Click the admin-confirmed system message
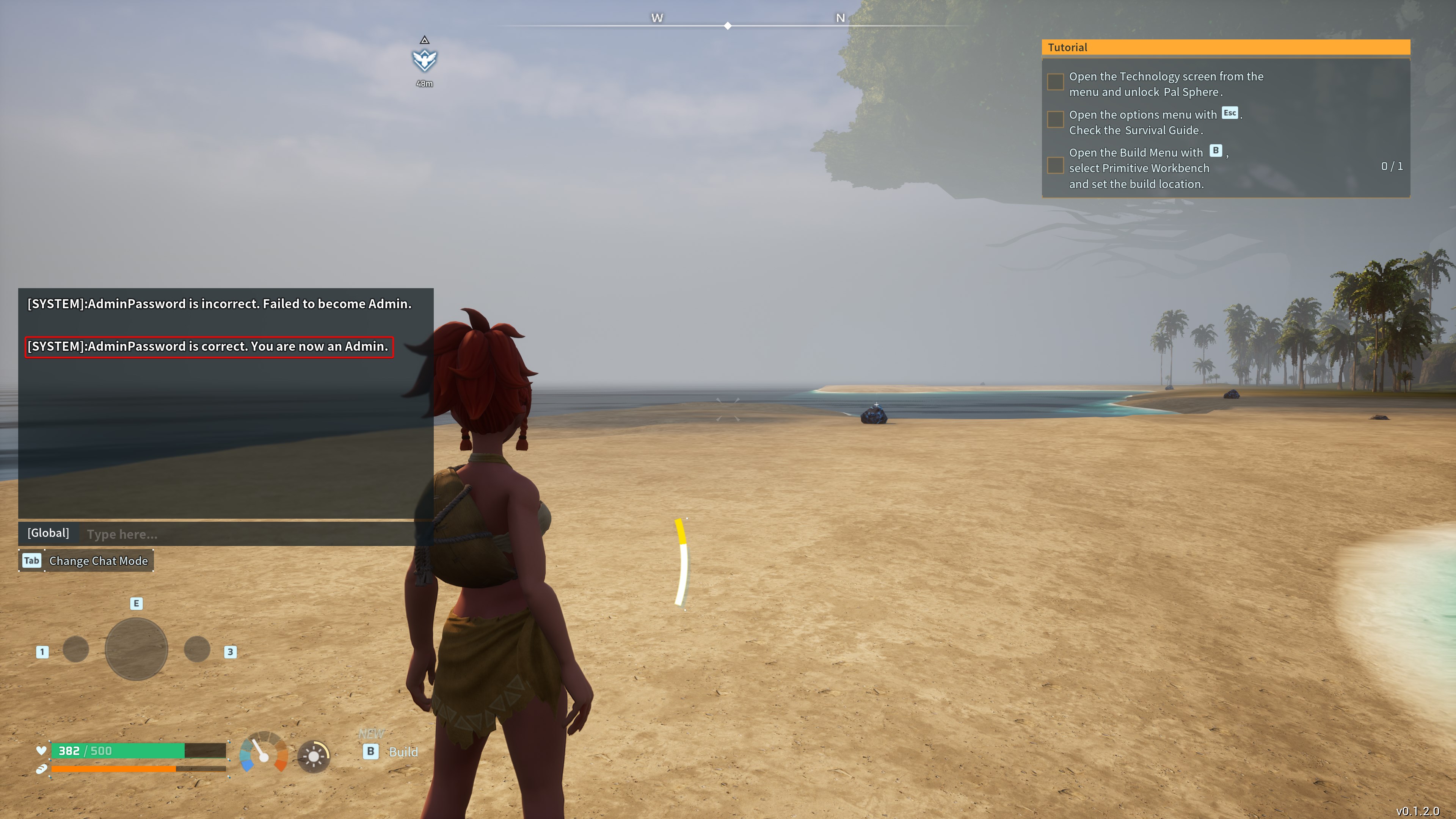 [209, 347]
